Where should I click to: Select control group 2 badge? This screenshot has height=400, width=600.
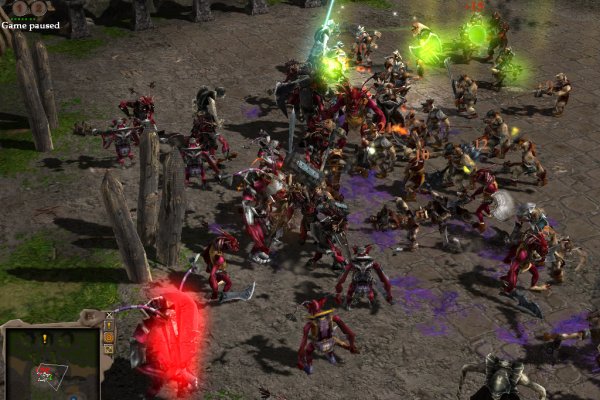tap(39, 8)
